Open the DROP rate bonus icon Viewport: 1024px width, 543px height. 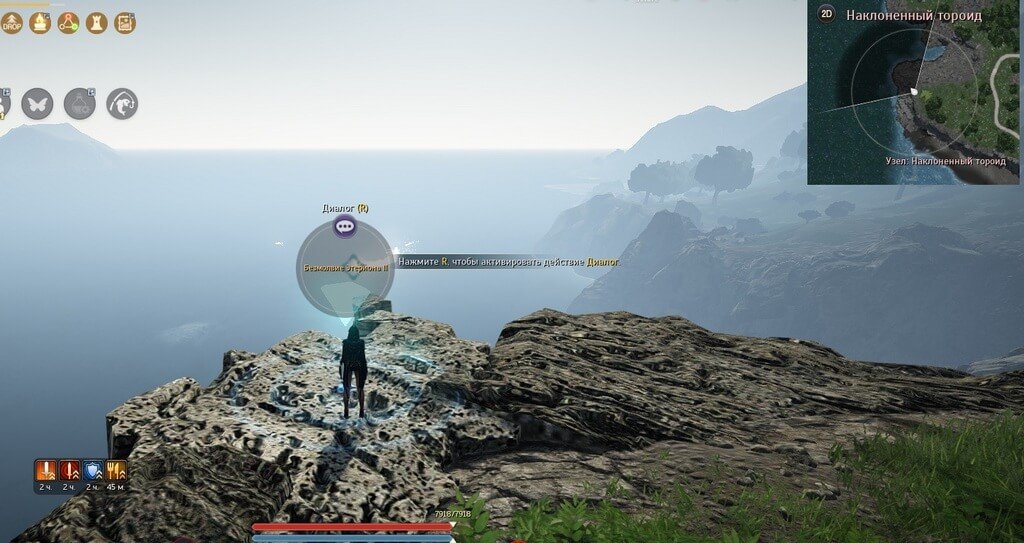[x=12, y=23]
